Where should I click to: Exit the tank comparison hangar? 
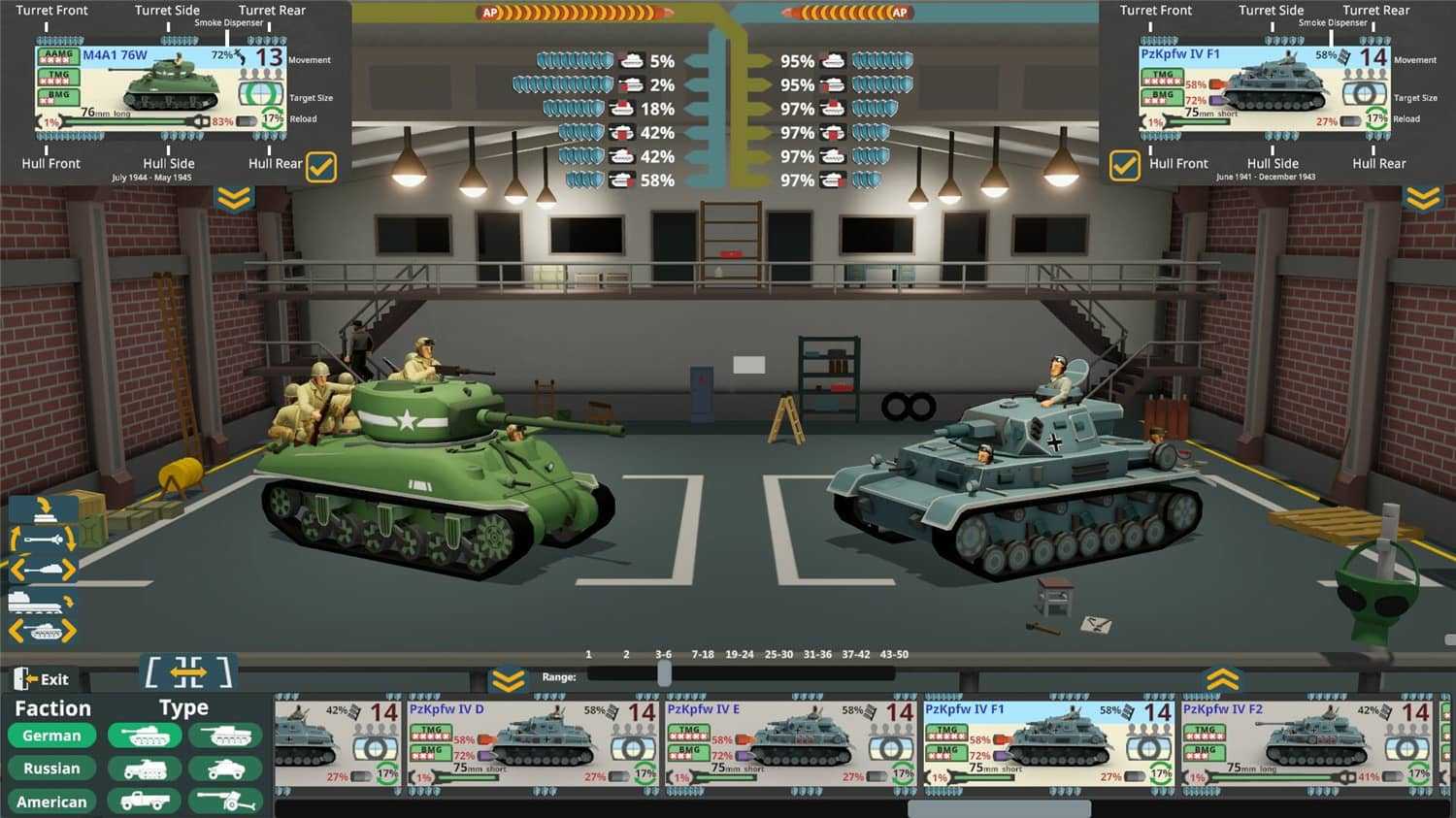43,679
